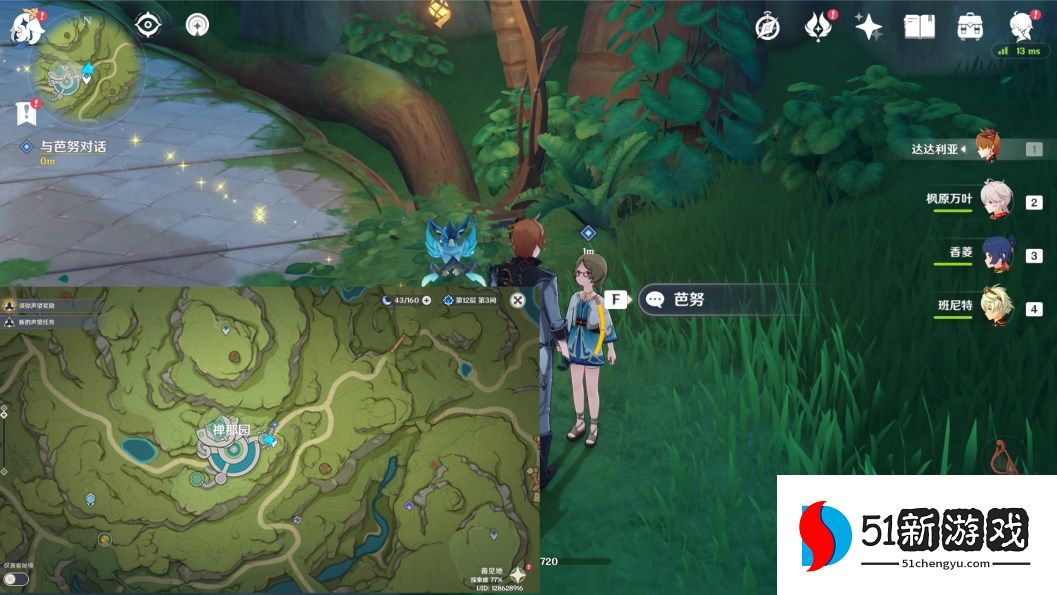Open the winged events icon
Image resolution: width=1057 pixels, height=595 pixels.
click(x=818, y=27)
